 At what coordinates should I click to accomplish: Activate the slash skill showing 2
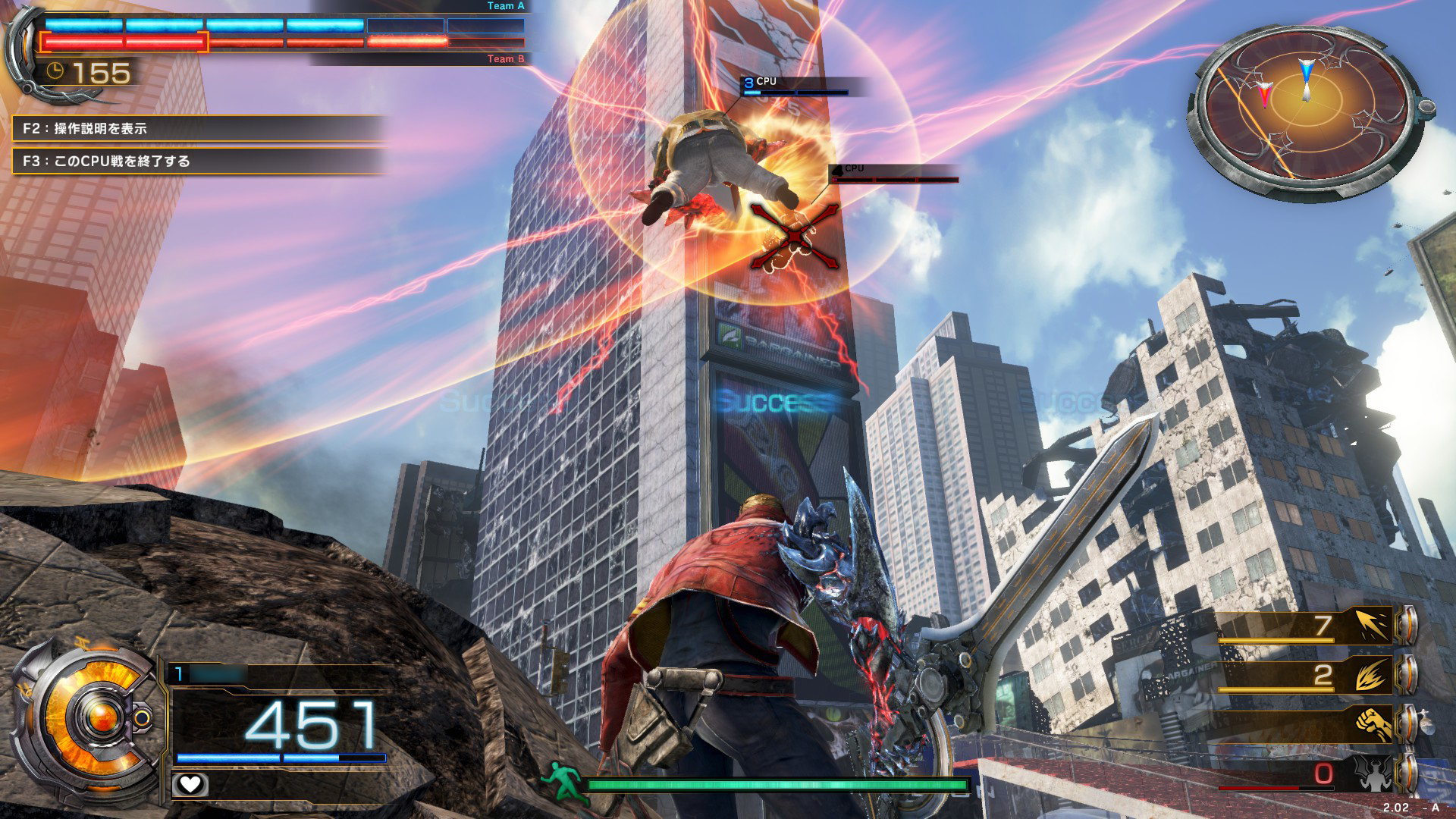(x=1373, y=675)
